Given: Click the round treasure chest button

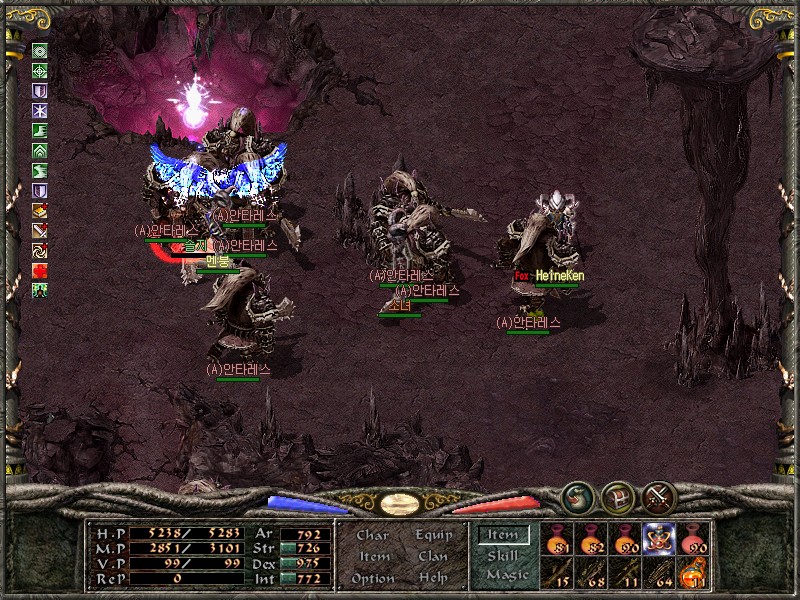Looking at the screenshot, I should (x=618, y=496).
